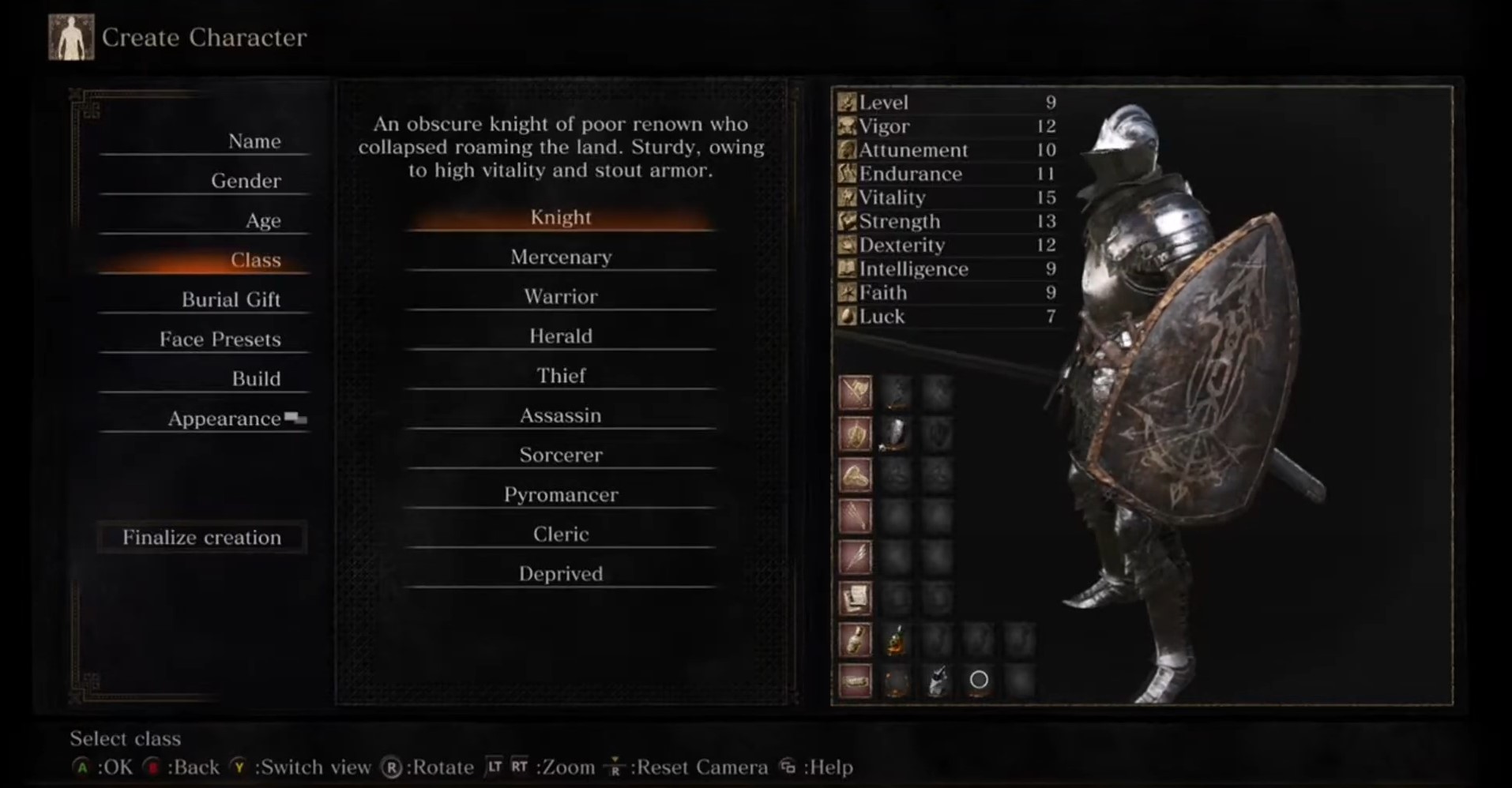Open the Appearance editor
The image size is (1512, 788).
tap(224, 418)
